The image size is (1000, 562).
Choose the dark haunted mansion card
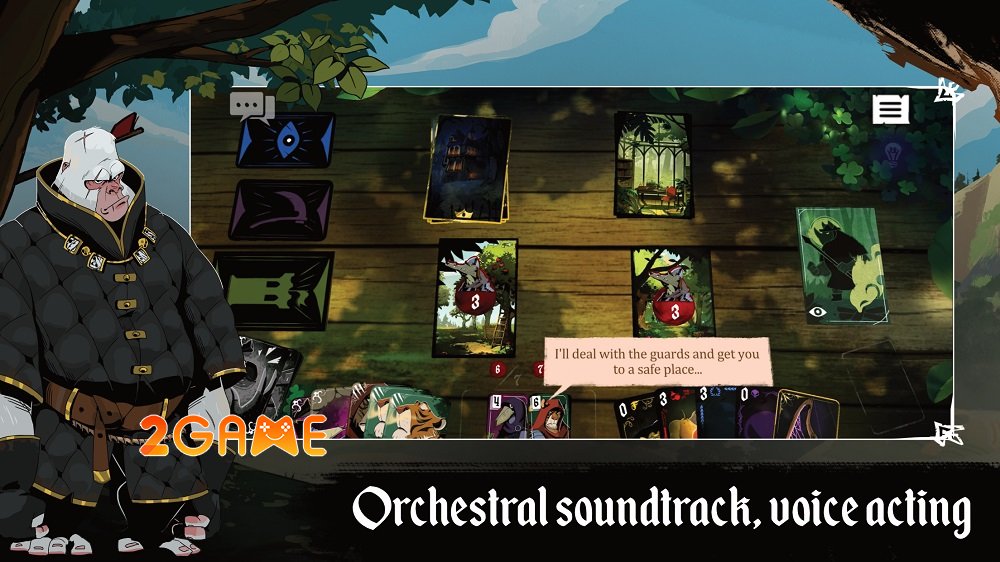(x=469, y=168)
